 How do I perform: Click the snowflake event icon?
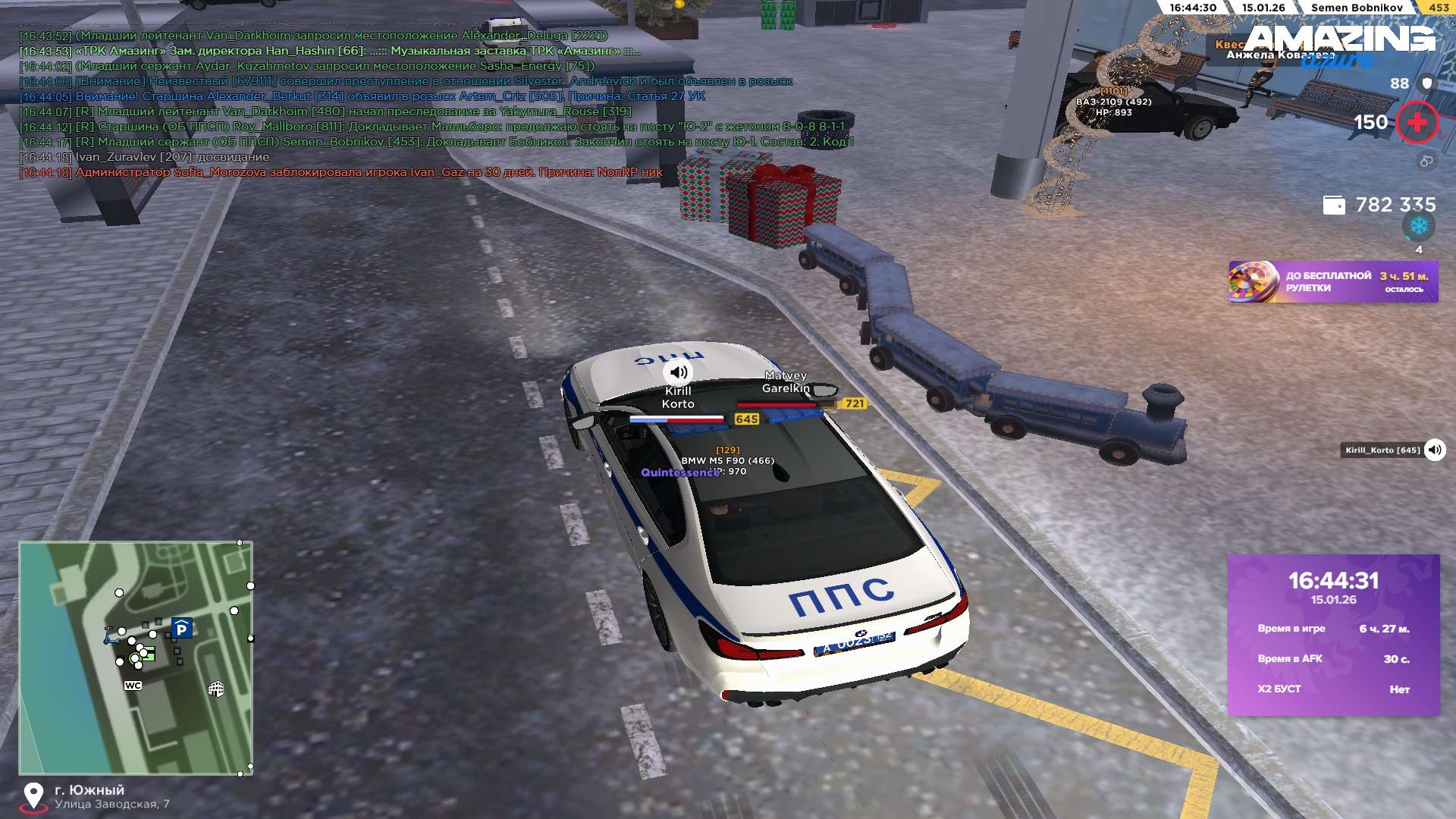point(1418,226)
